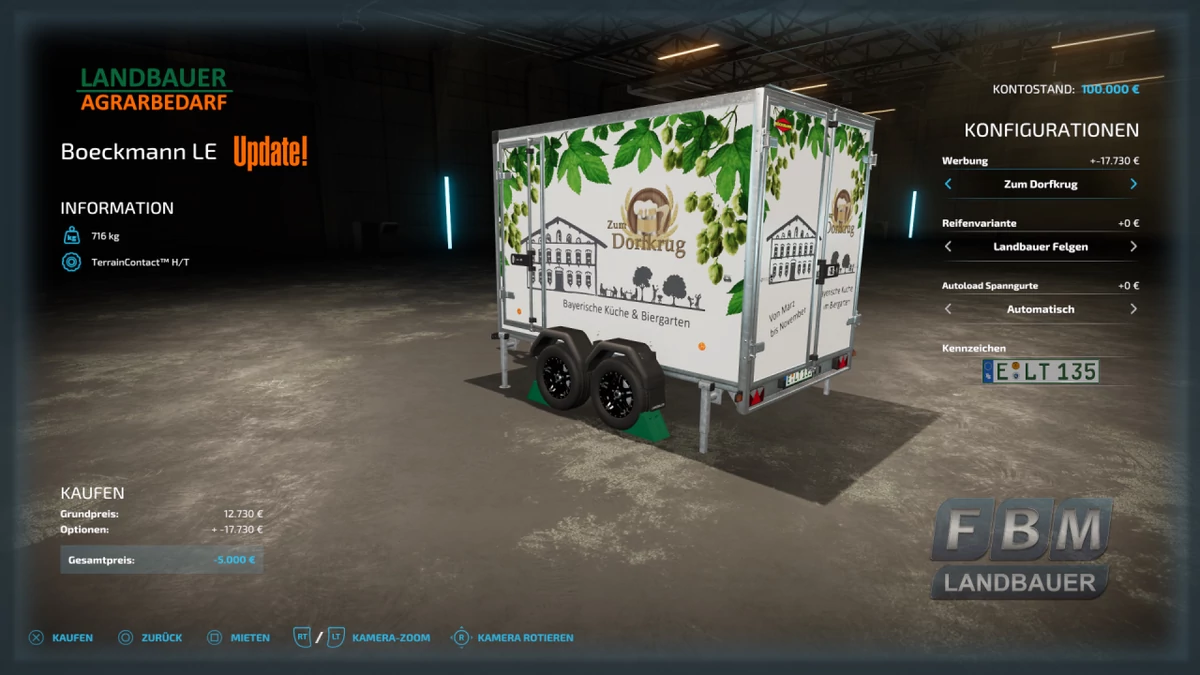The width and height of the screenshot is (1200, 675).
Task: Go to next Reifenvariante option
Action: pyautogui.click(x=1133, y=246)
